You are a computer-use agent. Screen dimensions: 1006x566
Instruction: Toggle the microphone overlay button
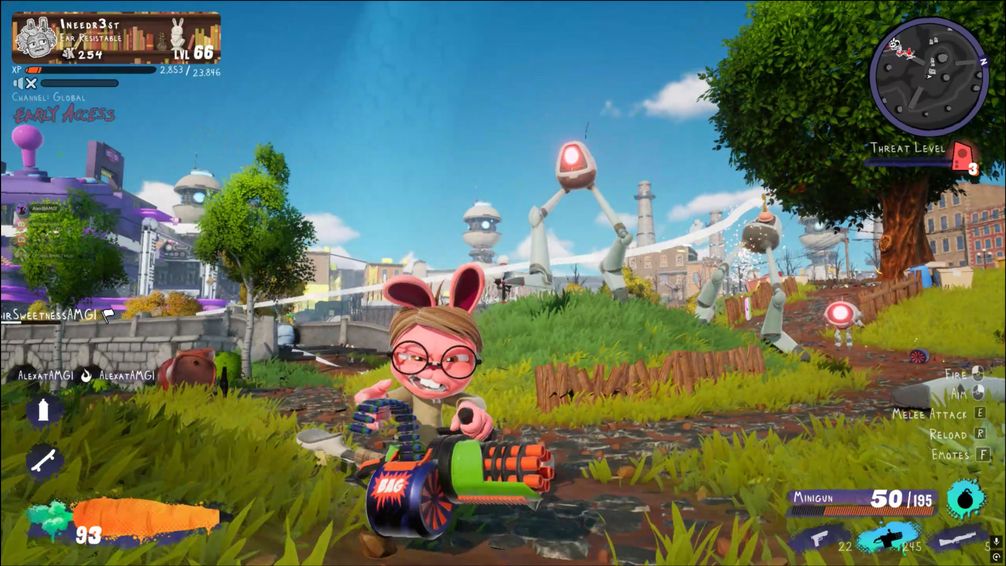[x=996, y=543]
